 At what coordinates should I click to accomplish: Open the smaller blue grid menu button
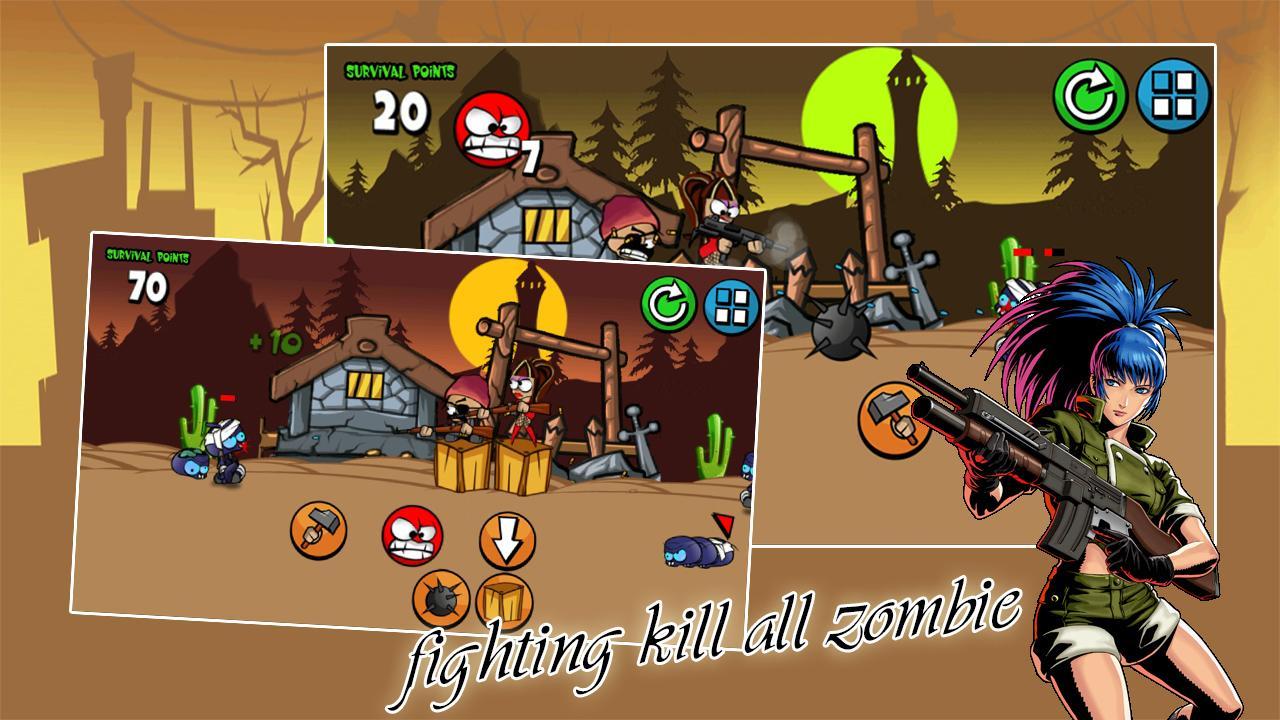point(731,306)
